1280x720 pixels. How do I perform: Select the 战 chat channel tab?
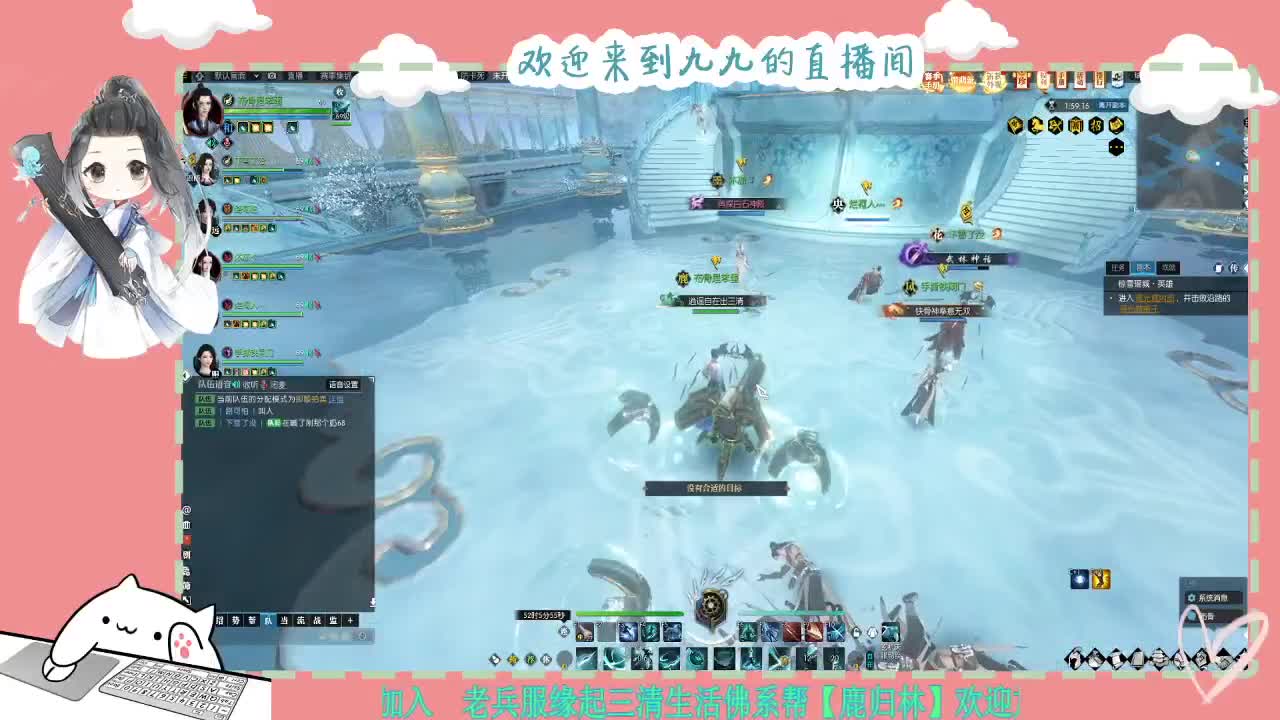319,620
